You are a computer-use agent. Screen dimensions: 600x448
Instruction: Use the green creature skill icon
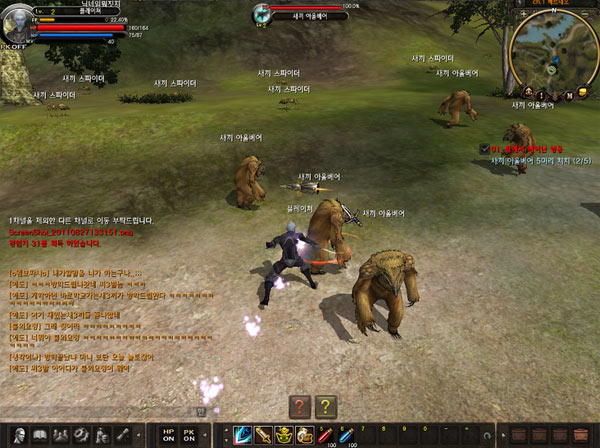pos(284,435)
